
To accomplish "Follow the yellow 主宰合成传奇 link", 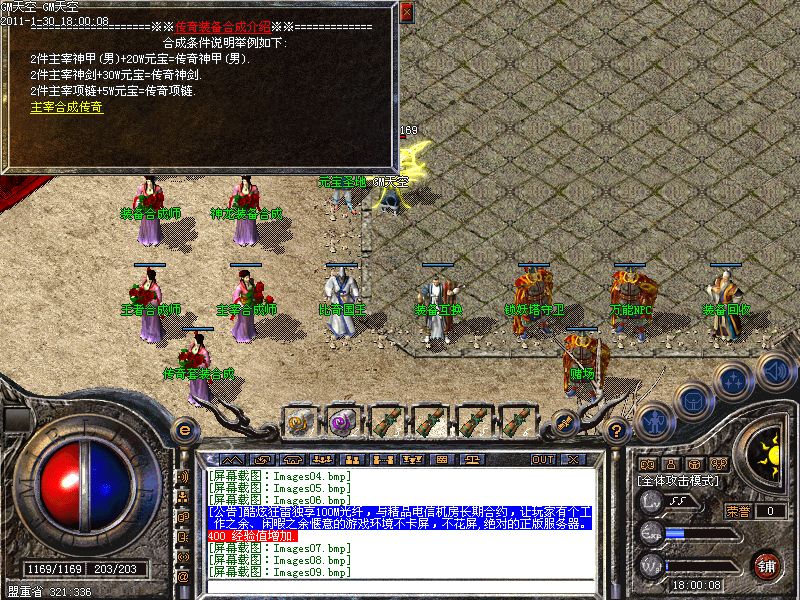I will click(x=67, y=107).
